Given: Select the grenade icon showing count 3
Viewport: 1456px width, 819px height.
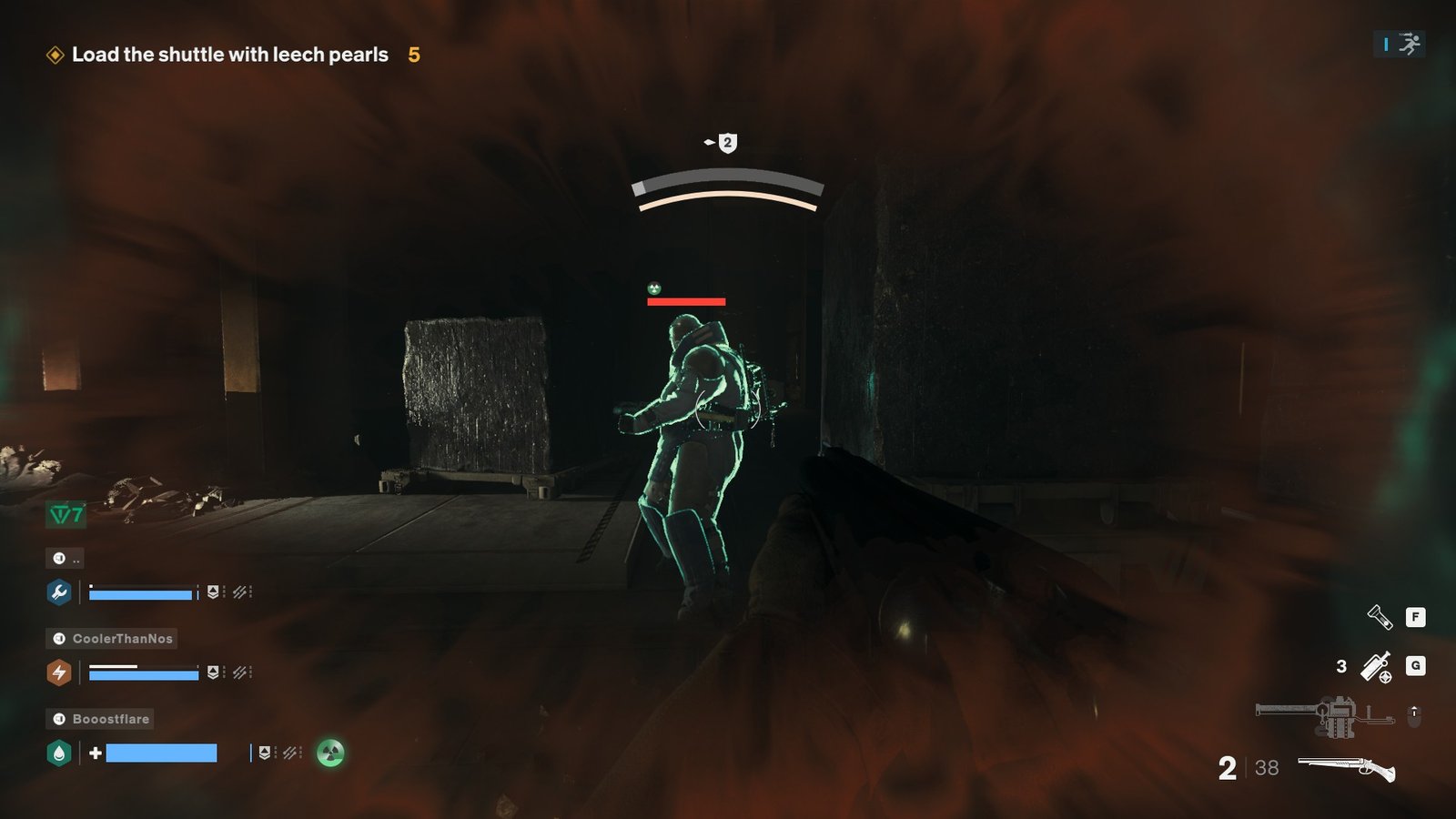Looking at the screenshot, I should click(1377, 666).
